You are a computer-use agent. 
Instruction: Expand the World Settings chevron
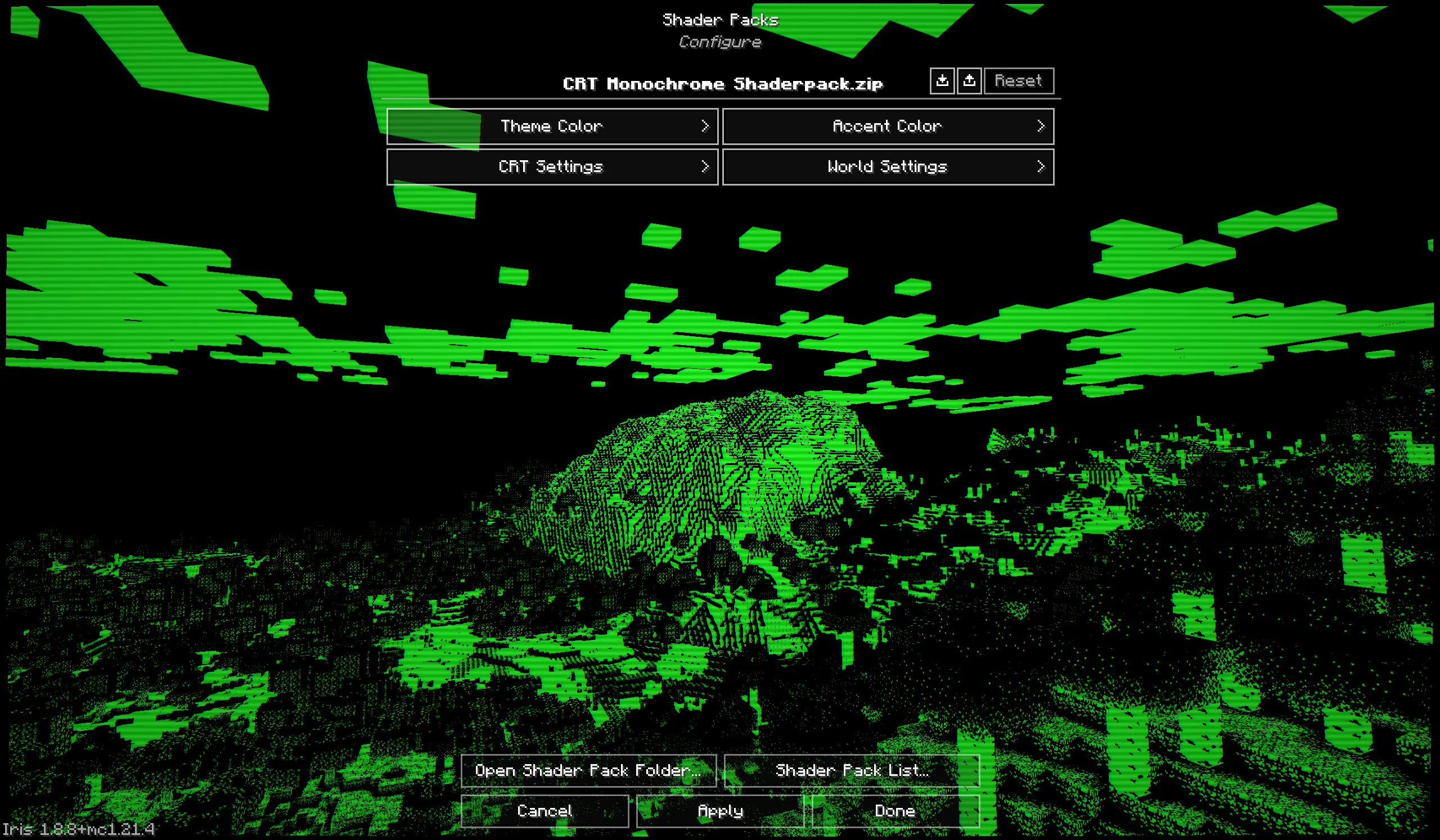click(1042, 167)
